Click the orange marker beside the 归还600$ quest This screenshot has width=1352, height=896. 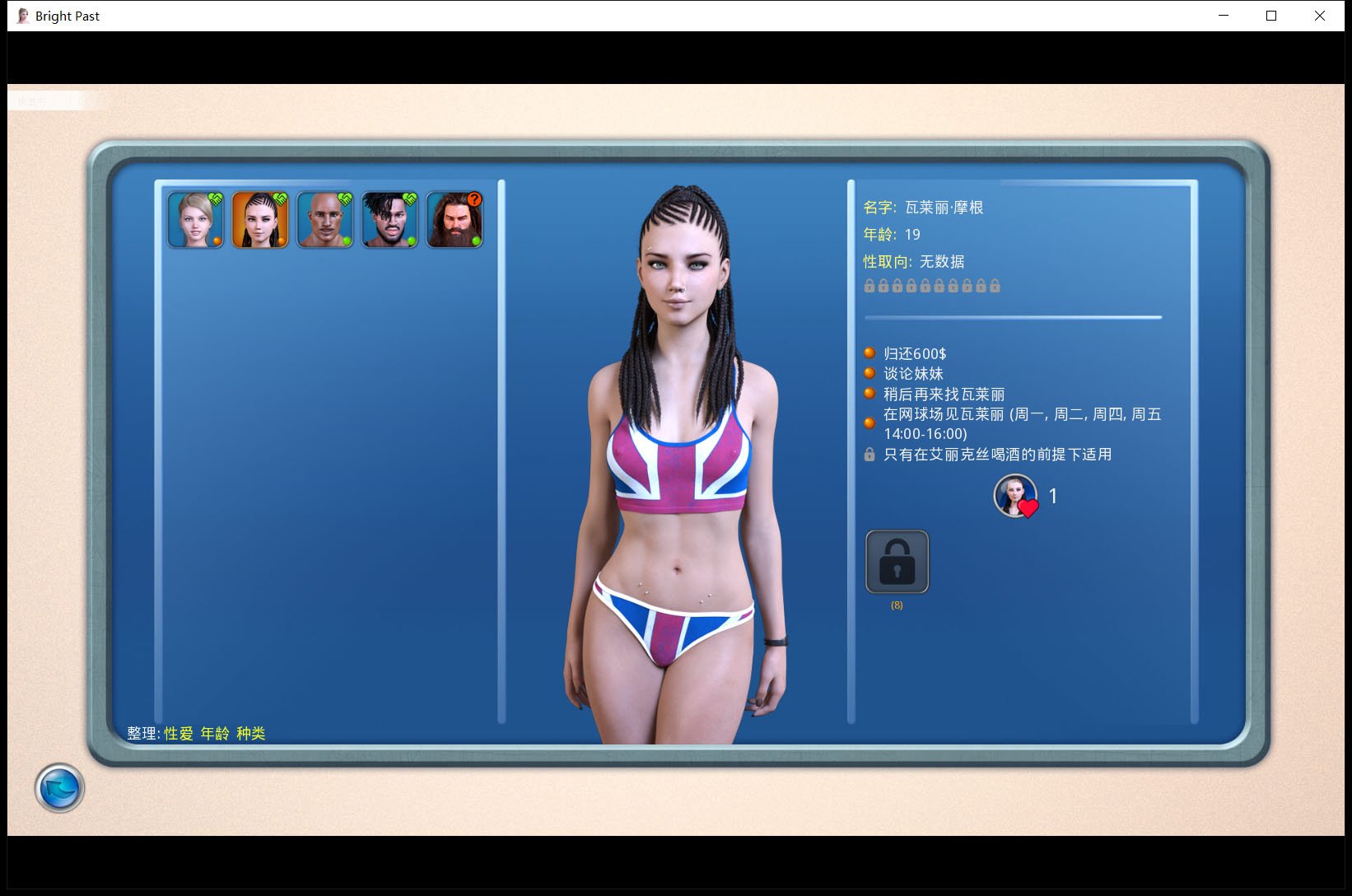coord(869,352)
